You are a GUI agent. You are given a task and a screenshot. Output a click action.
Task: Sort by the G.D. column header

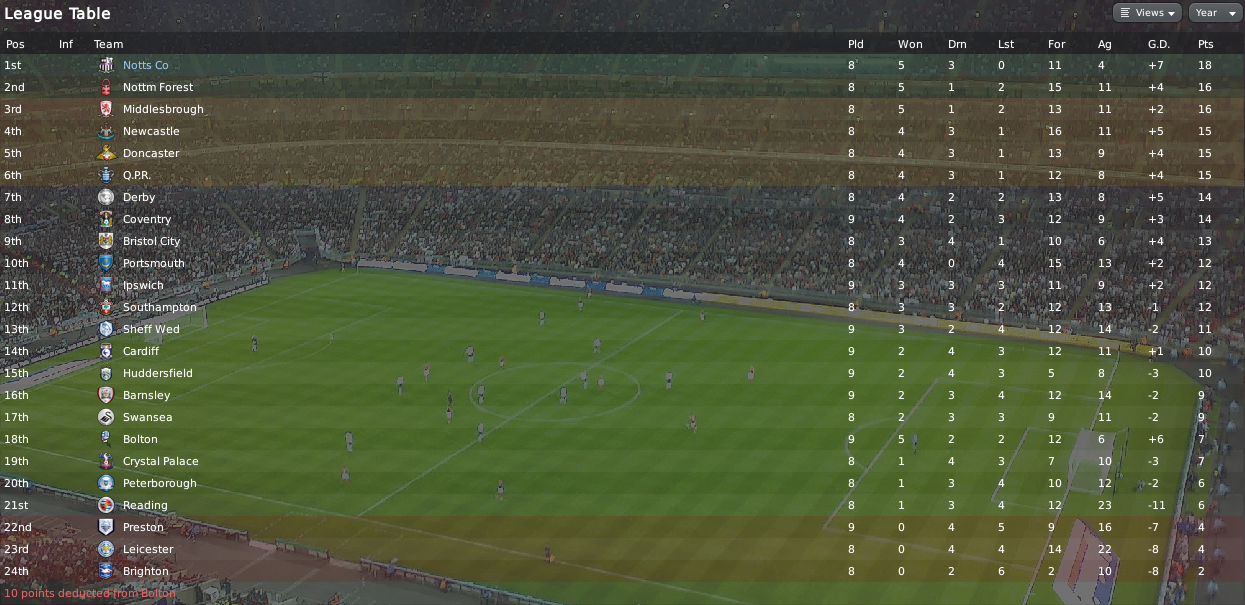coord(1158,44)
